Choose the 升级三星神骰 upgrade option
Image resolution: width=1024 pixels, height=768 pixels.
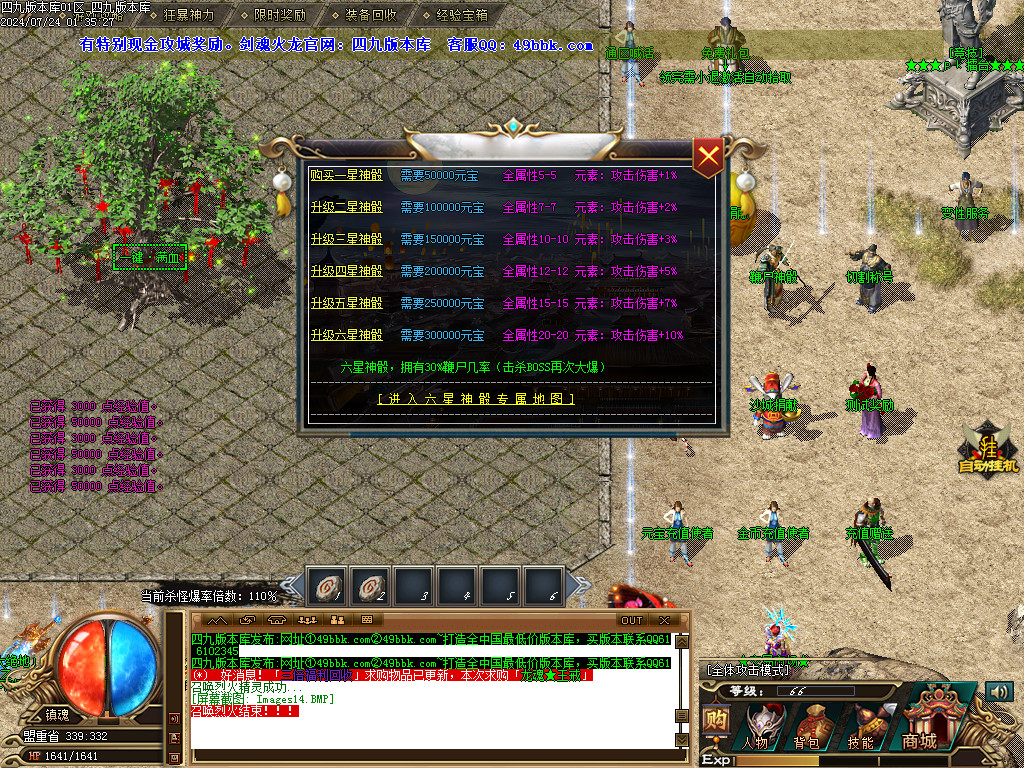[x=346, y=240]
